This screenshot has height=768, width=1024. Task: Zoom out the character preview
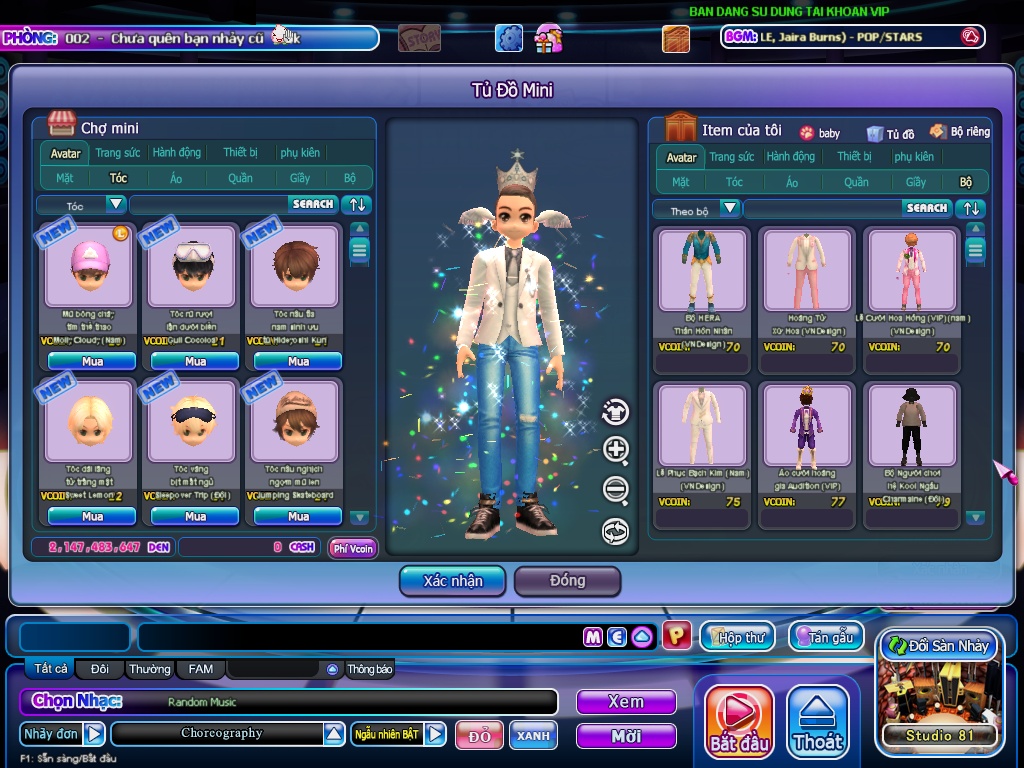[x=615, y=490]
